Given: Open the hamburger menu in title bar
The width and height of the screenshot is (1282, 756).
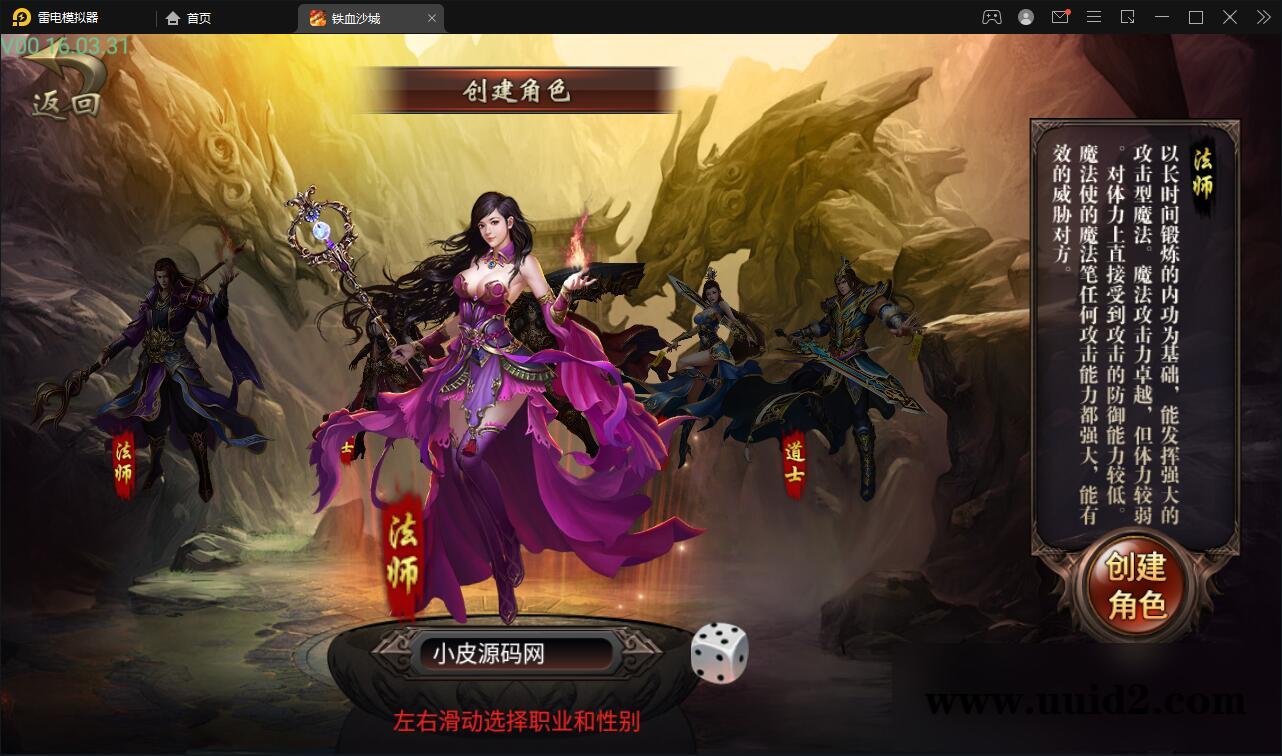Looking at the screenshot, I should click(1094, 17).
